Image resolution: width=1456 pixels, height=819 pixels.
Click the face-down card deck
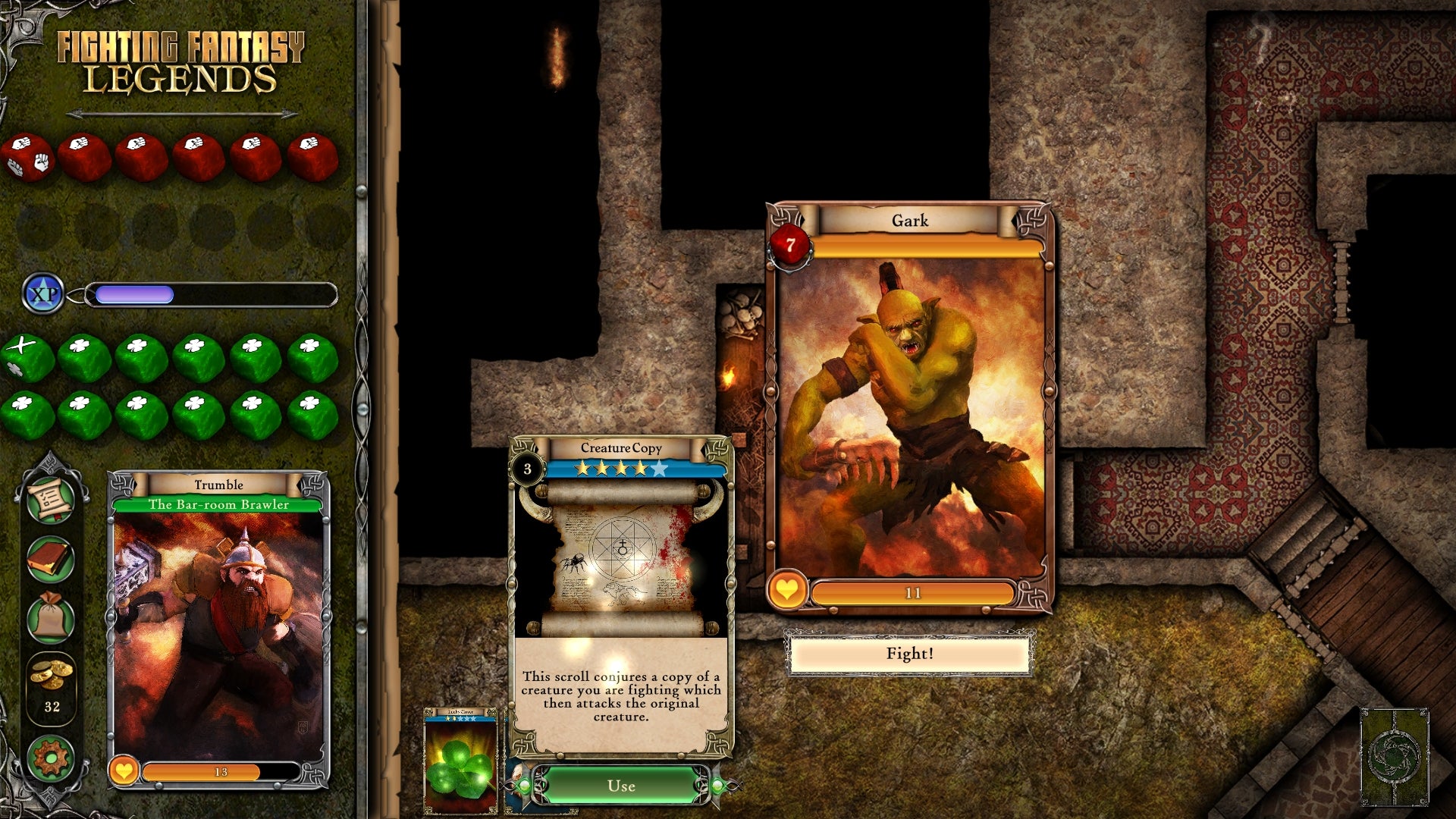point(1394,756)
